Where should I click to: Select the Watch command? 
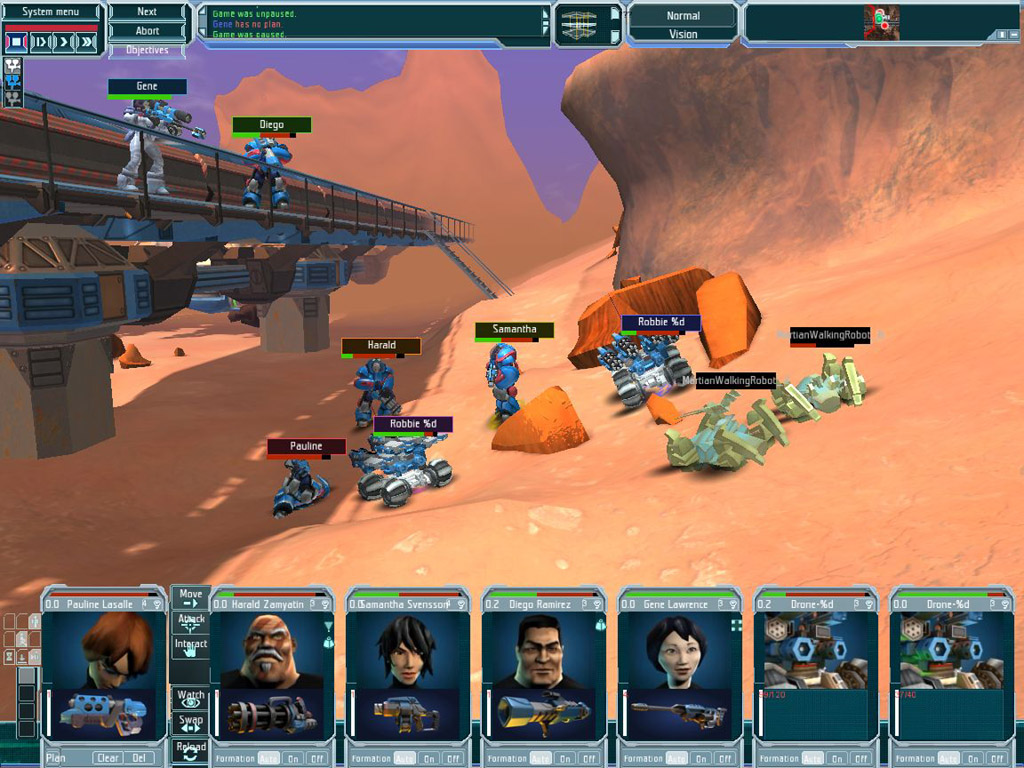coord(190,698)
